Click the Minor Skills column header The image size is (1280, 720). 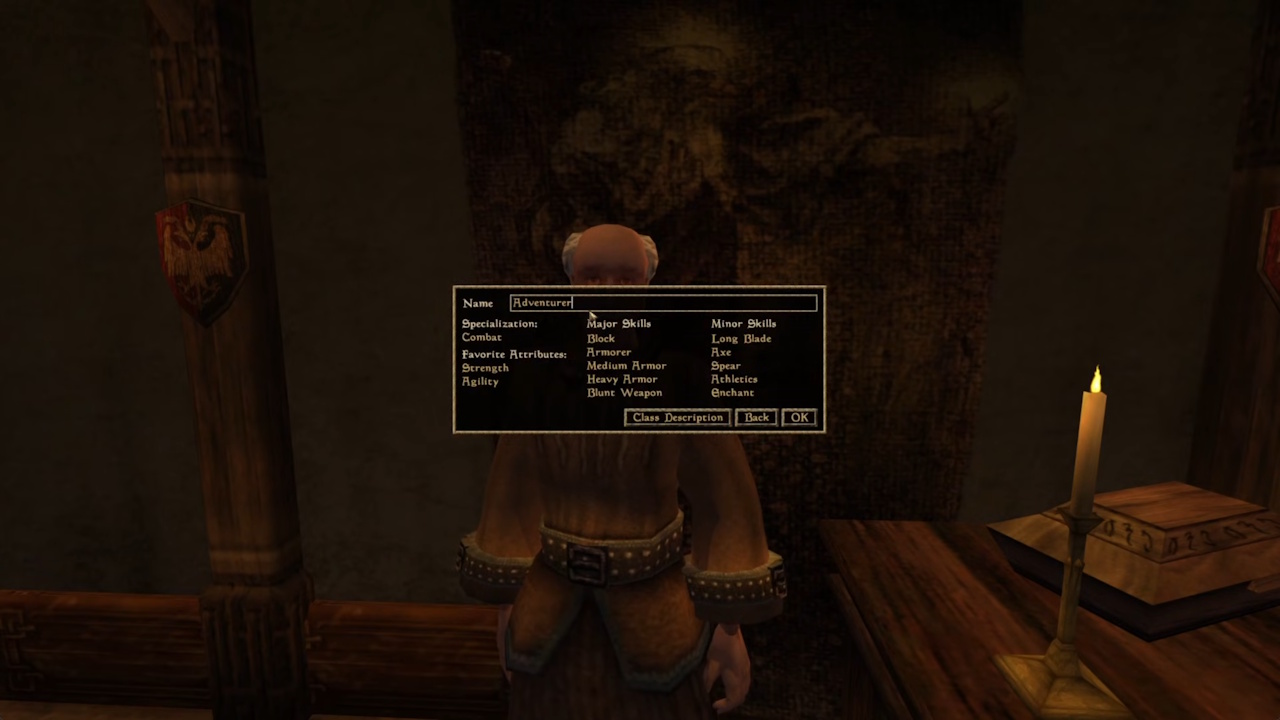[743, 323]
